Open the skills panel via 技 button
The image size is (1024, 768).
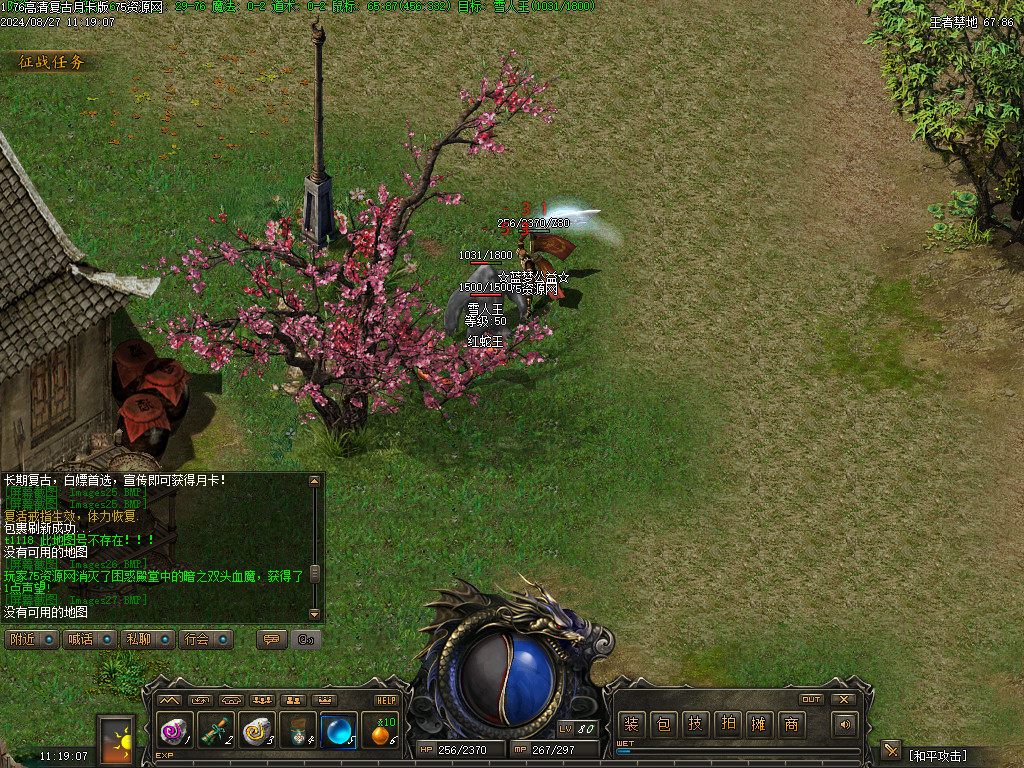(695, 725)
